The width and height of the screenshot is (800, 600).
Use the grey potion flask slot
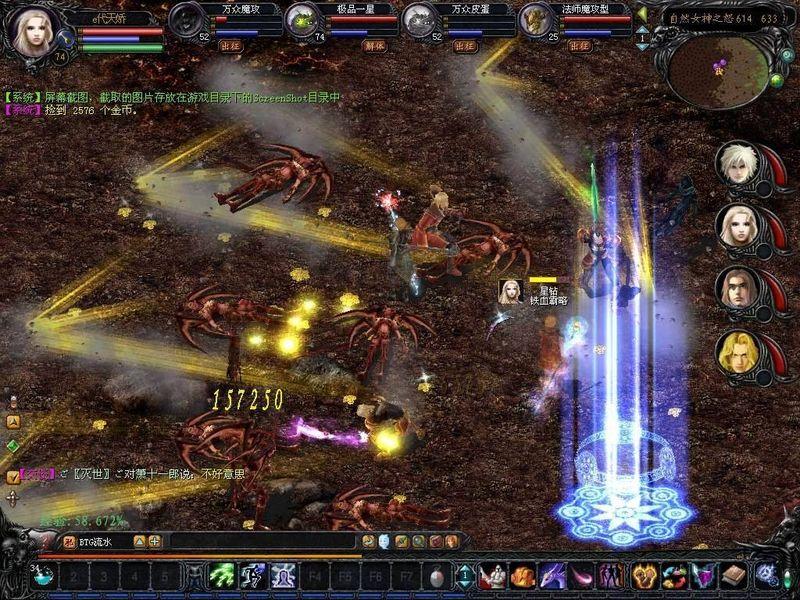[438, 576]
